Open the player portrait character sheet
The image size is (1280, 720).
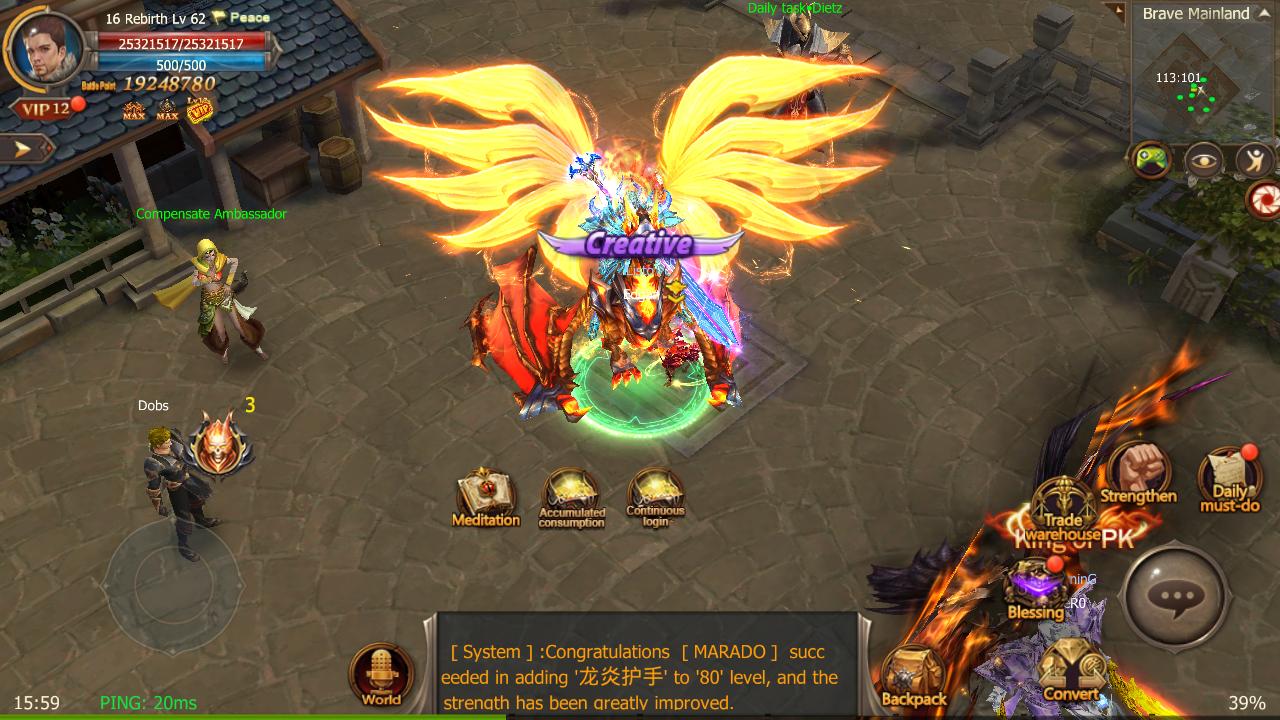coord(45,49)
